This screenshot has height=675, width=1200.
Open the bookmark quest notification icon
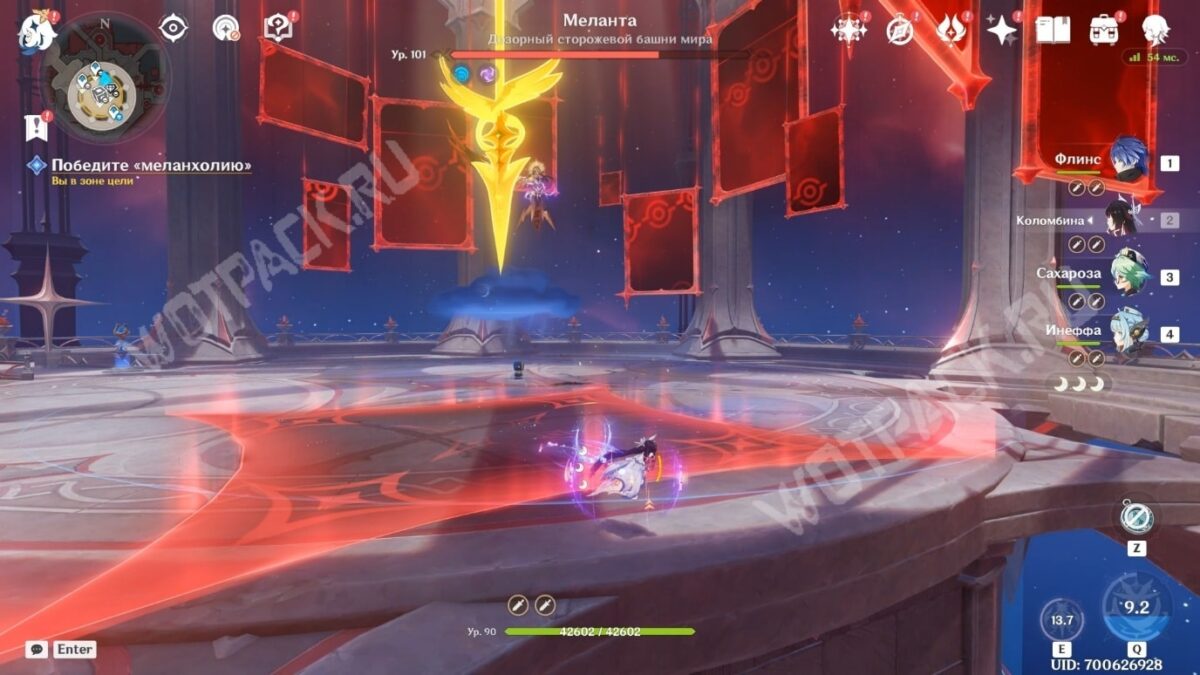pos(37,127)
